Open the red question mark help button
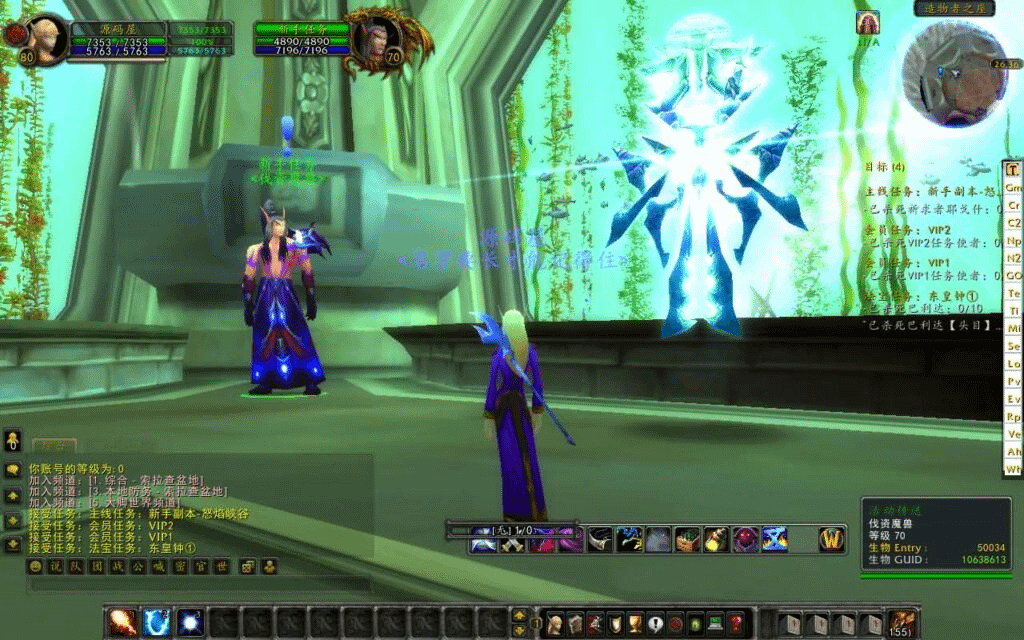Image resolution: width=1024 pixels, height=640 pixels. pyautogui.click(x=736, y=623)
